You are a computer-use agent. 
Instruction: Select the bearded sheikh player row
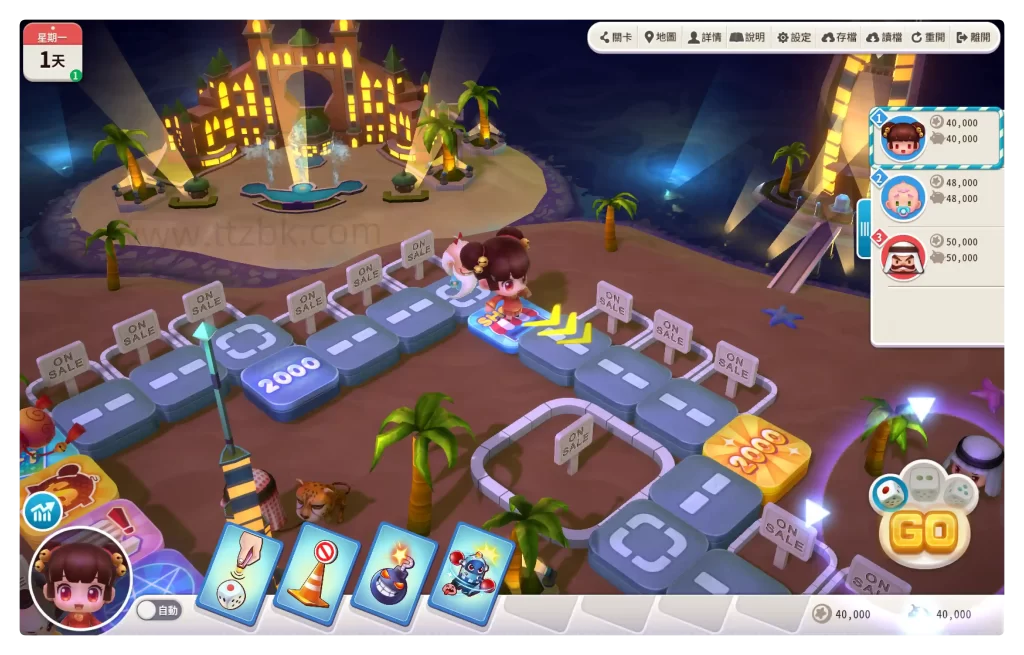tap(937, 256)
